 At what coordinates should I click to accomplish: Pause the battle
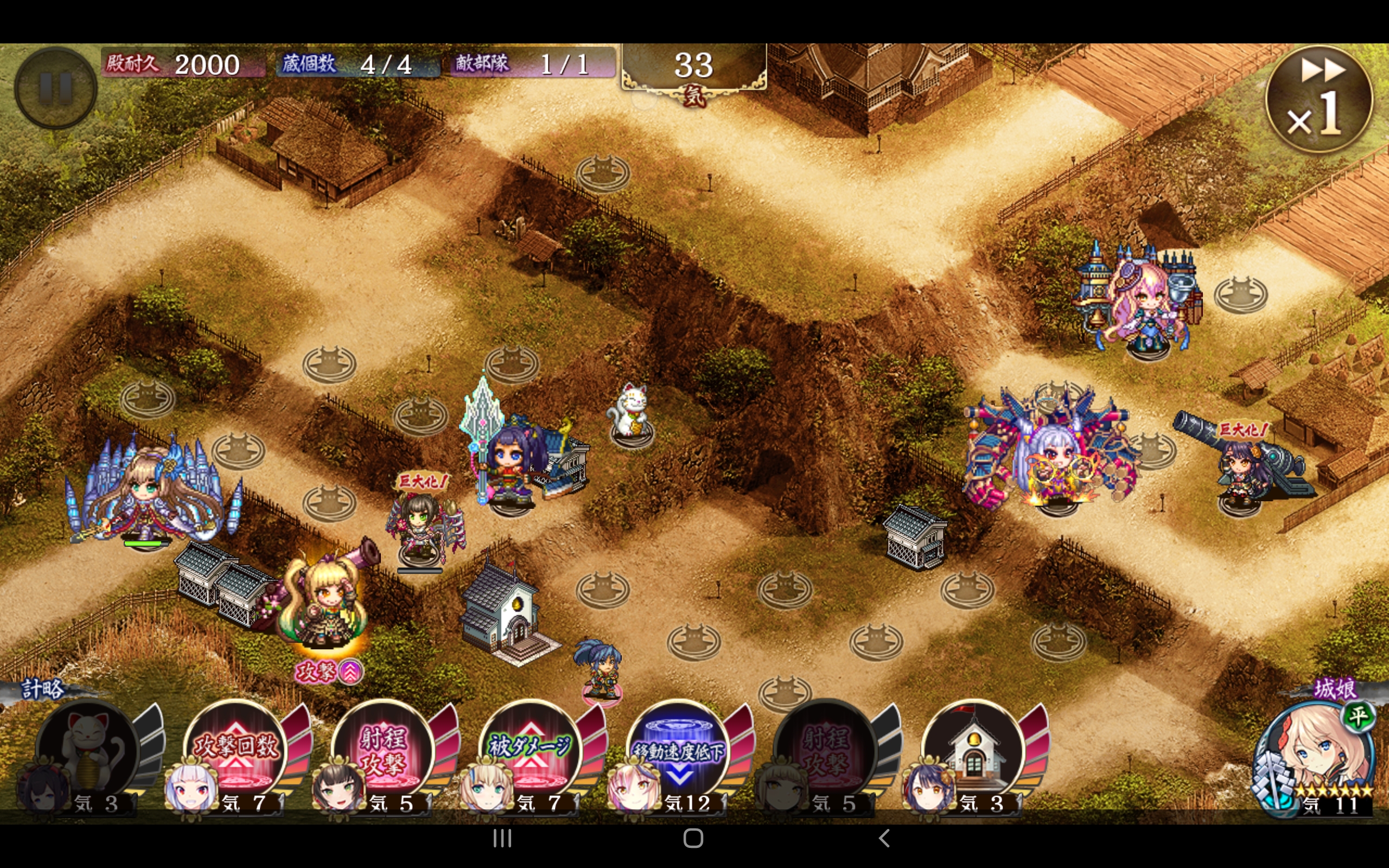point(55,88)
